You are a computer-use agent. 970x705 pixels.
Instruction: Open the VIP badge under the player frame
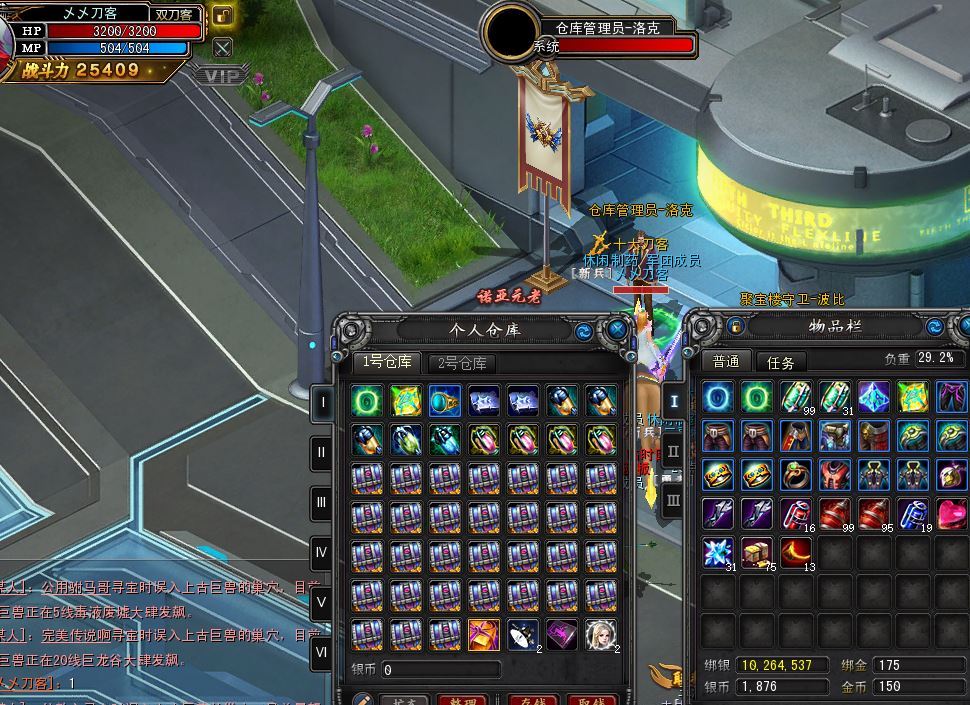pos(220,75)
